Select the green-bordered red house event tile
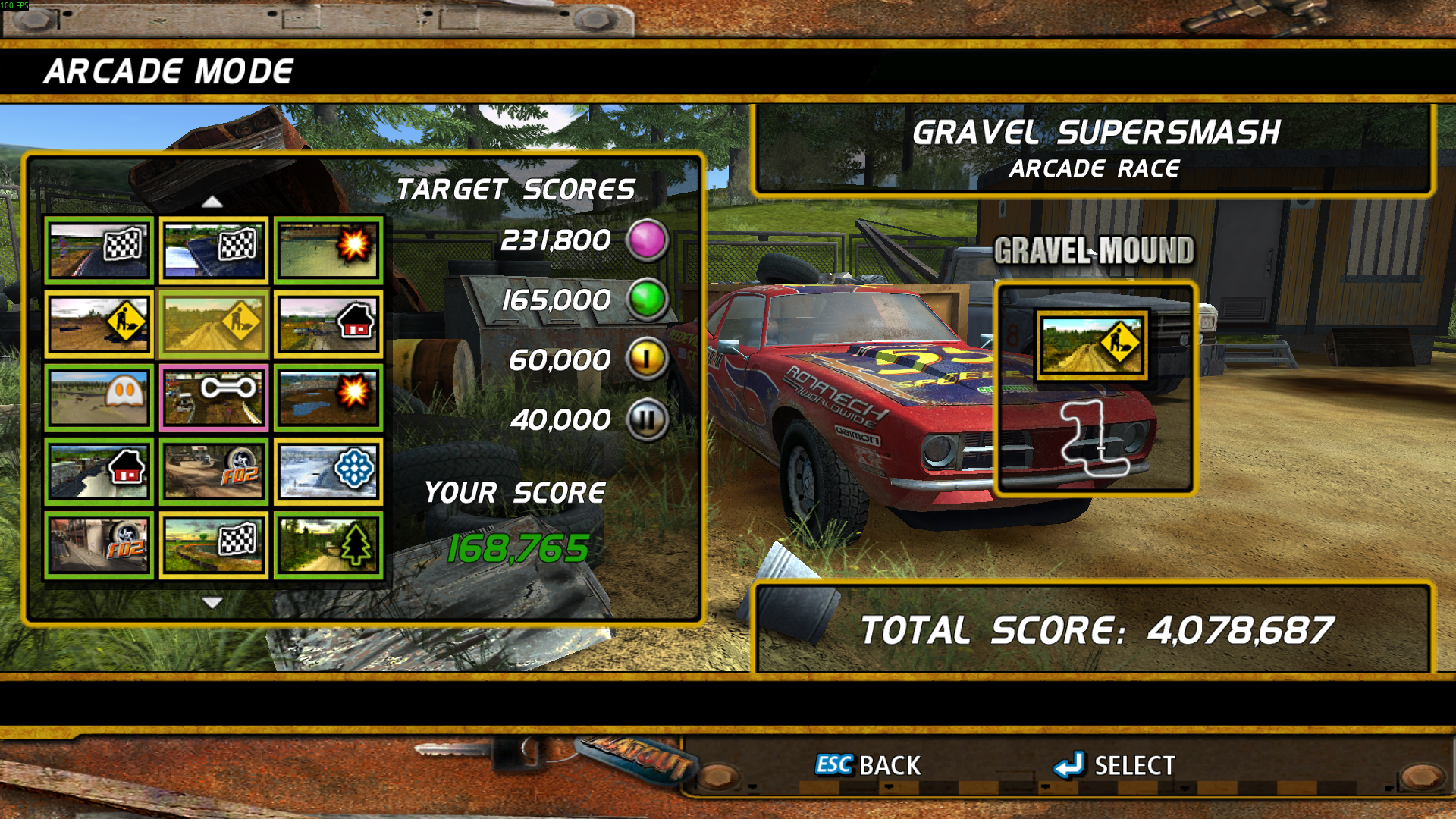Image resolution: width=1456 pixels, height=819 pixels. pos(99,471)
